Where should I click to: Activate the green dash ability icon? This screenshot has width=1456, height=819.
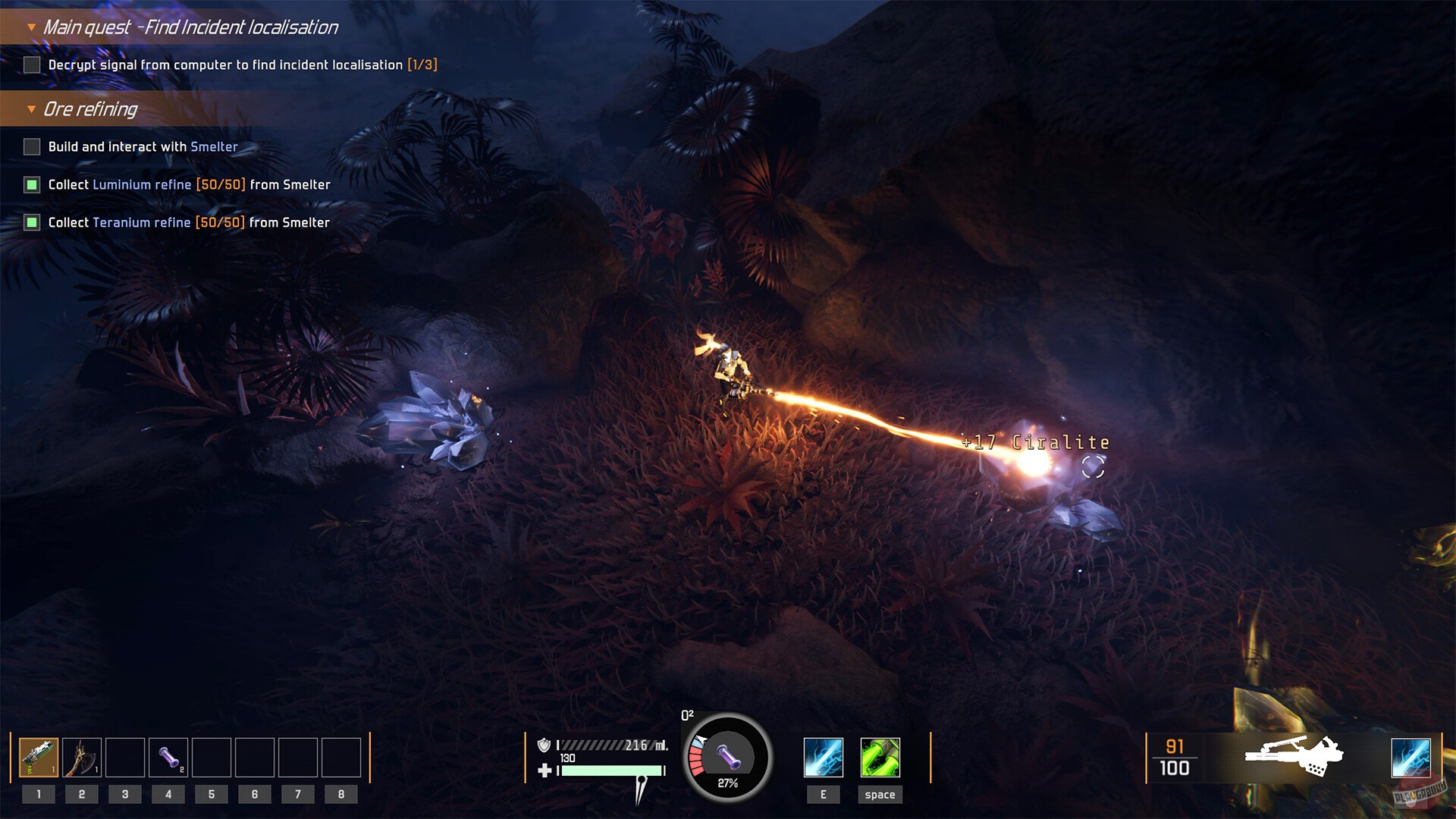(880, 758)
